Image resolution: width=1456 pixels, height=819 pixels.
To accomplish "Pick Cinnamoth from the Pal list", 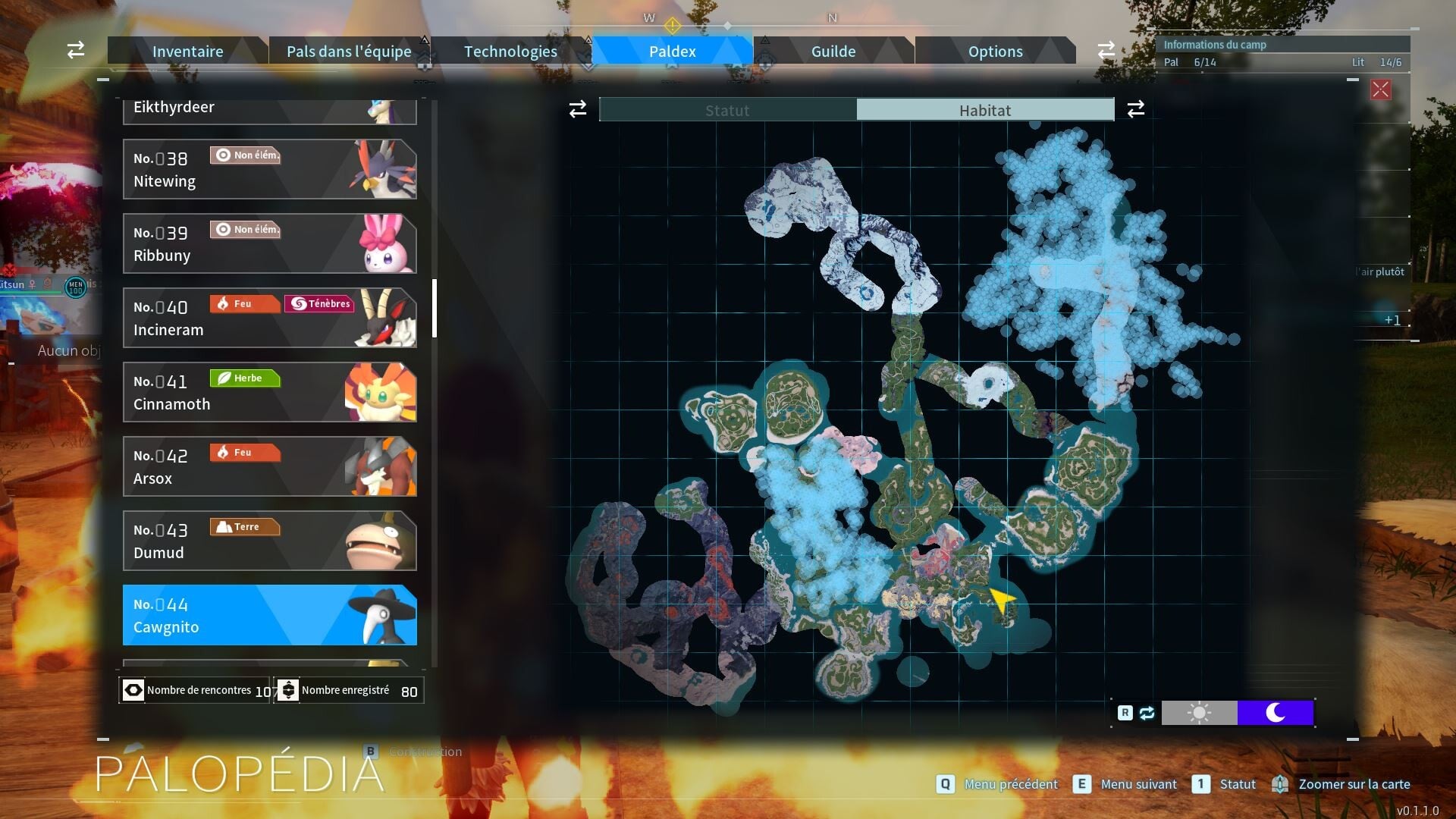I will (269, 392).
